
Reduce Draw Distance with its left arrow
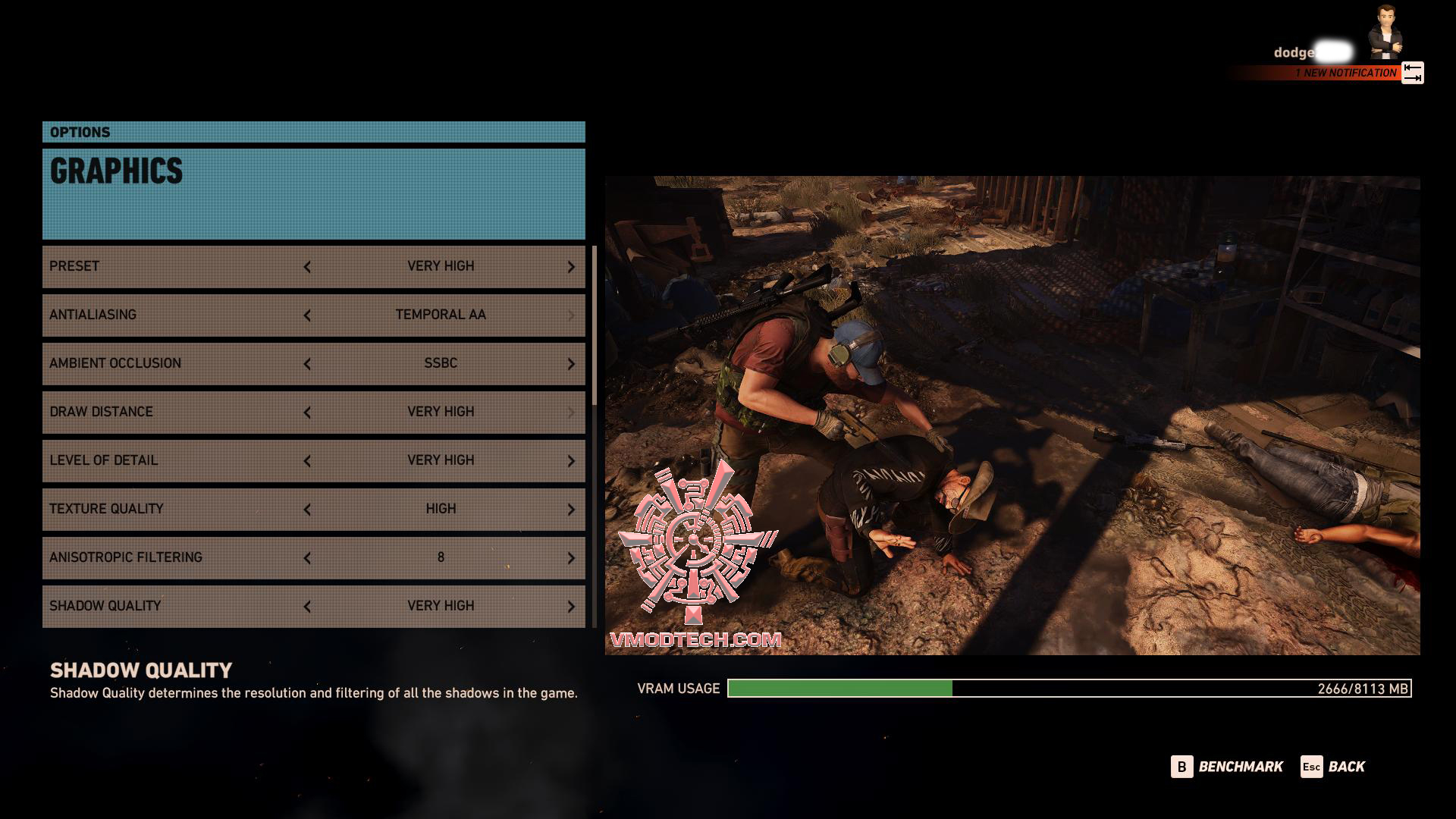coord(307,413)
